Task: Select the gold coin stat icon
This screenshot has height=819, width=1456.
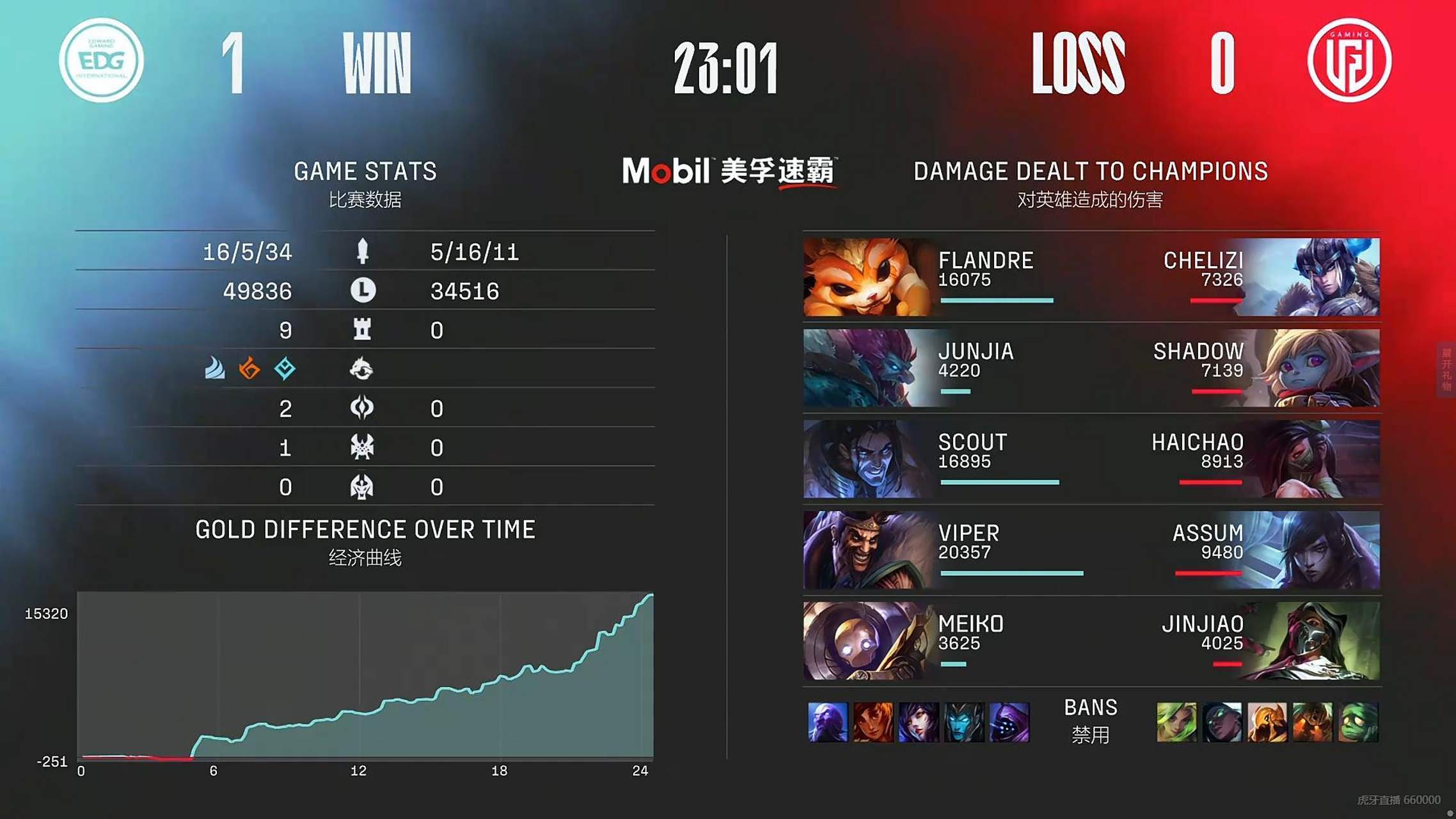Action: (361, 290)
